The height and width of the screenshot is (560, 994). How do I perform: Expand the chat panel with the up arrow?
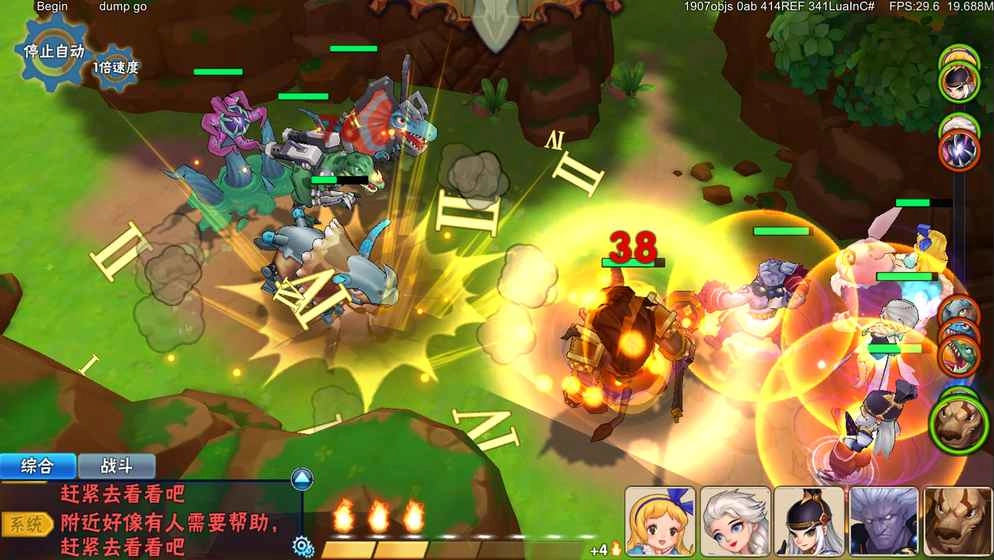tap(302, 478)
